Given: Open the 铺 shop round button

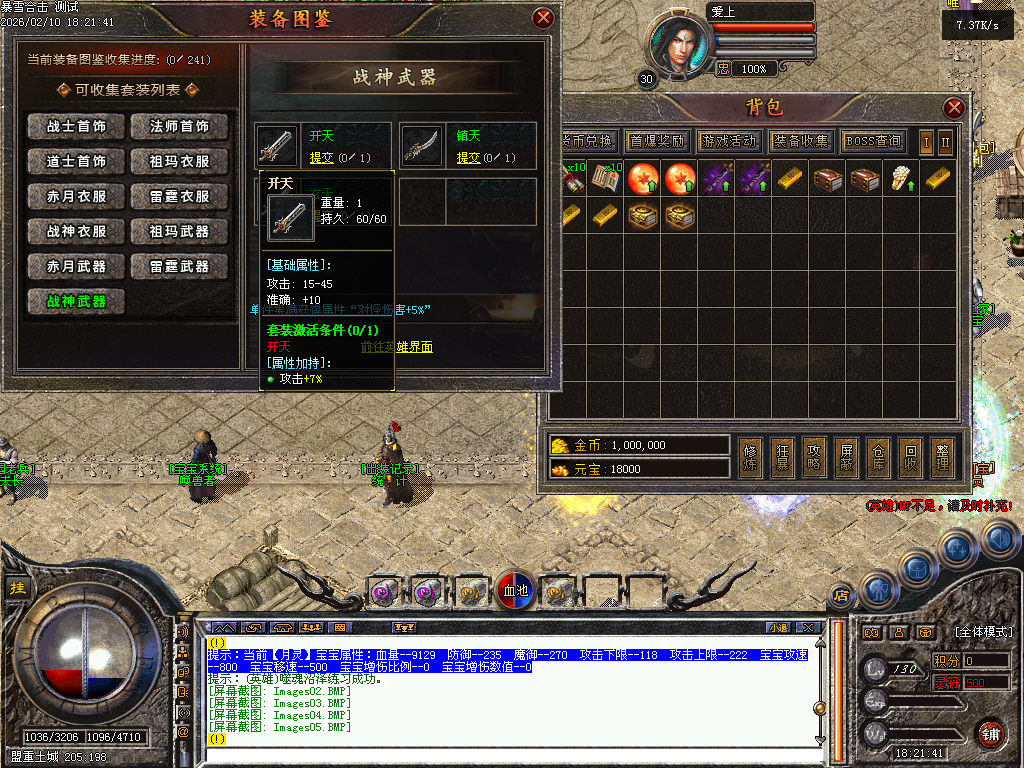Looking at the screenshot, I should click(991, 732).
